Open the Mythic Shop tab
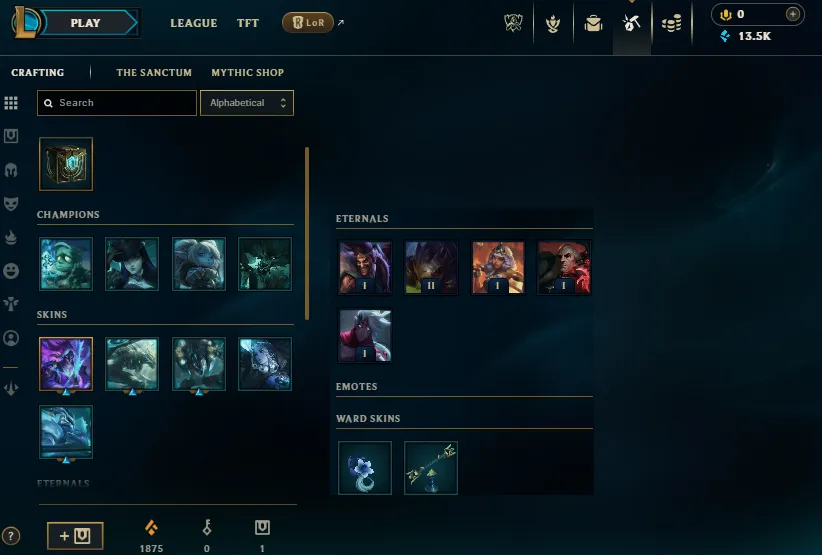 (x=247, y=73)
